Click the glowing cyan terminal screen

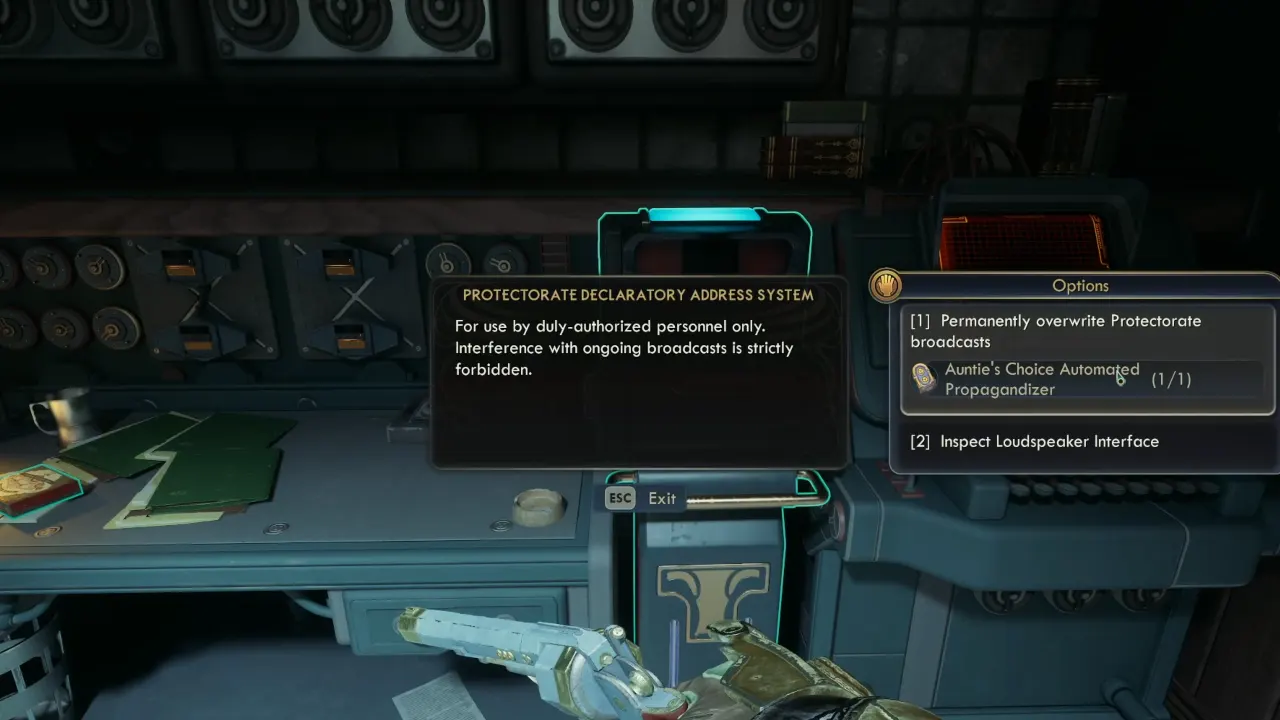coord(706,214)
